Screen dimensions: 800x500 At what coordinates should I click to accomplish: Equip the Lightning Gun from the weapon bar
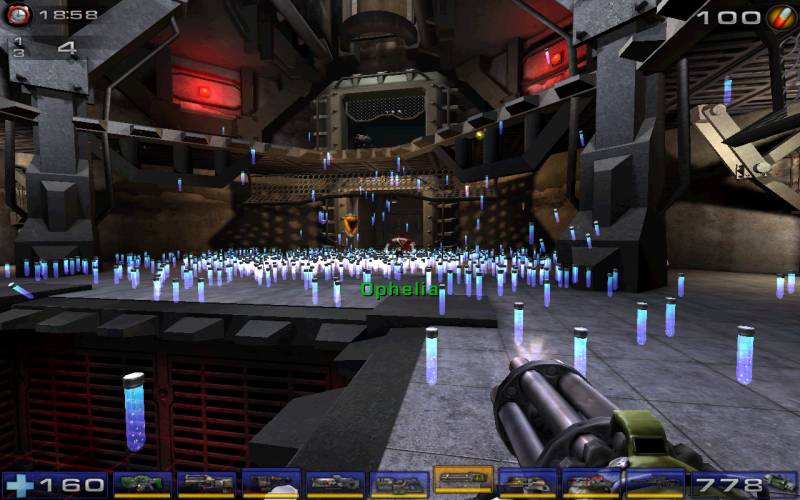[655, 484]
